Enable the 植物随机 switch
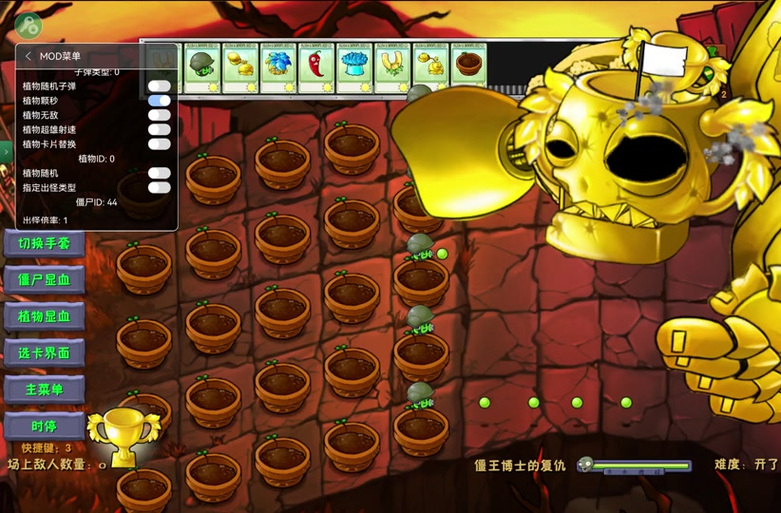Viewport: 781px width, 513px height. [159, 173]
